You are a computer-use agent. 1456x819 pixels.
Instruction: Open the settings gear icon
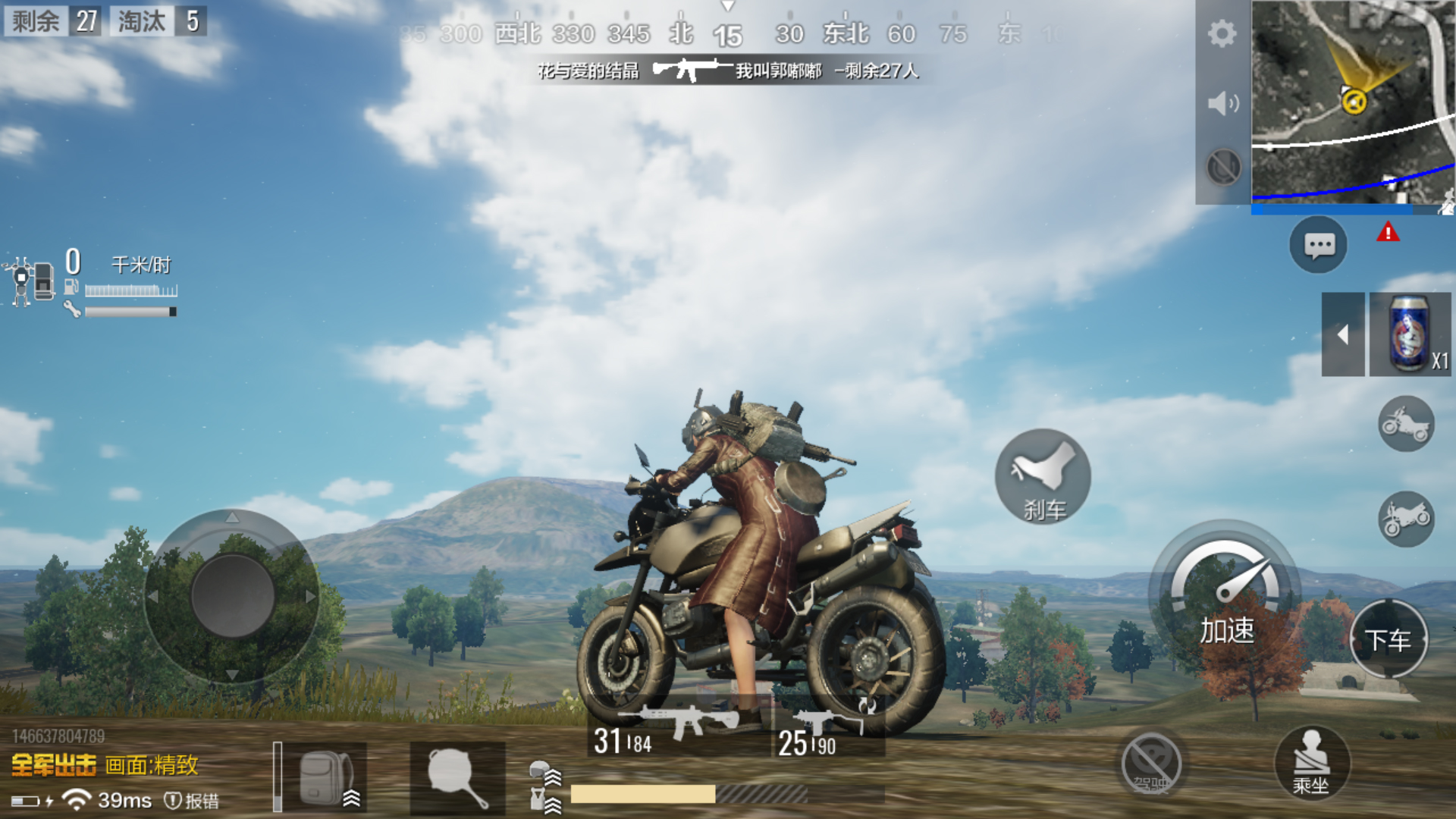tap(1222, 34)
